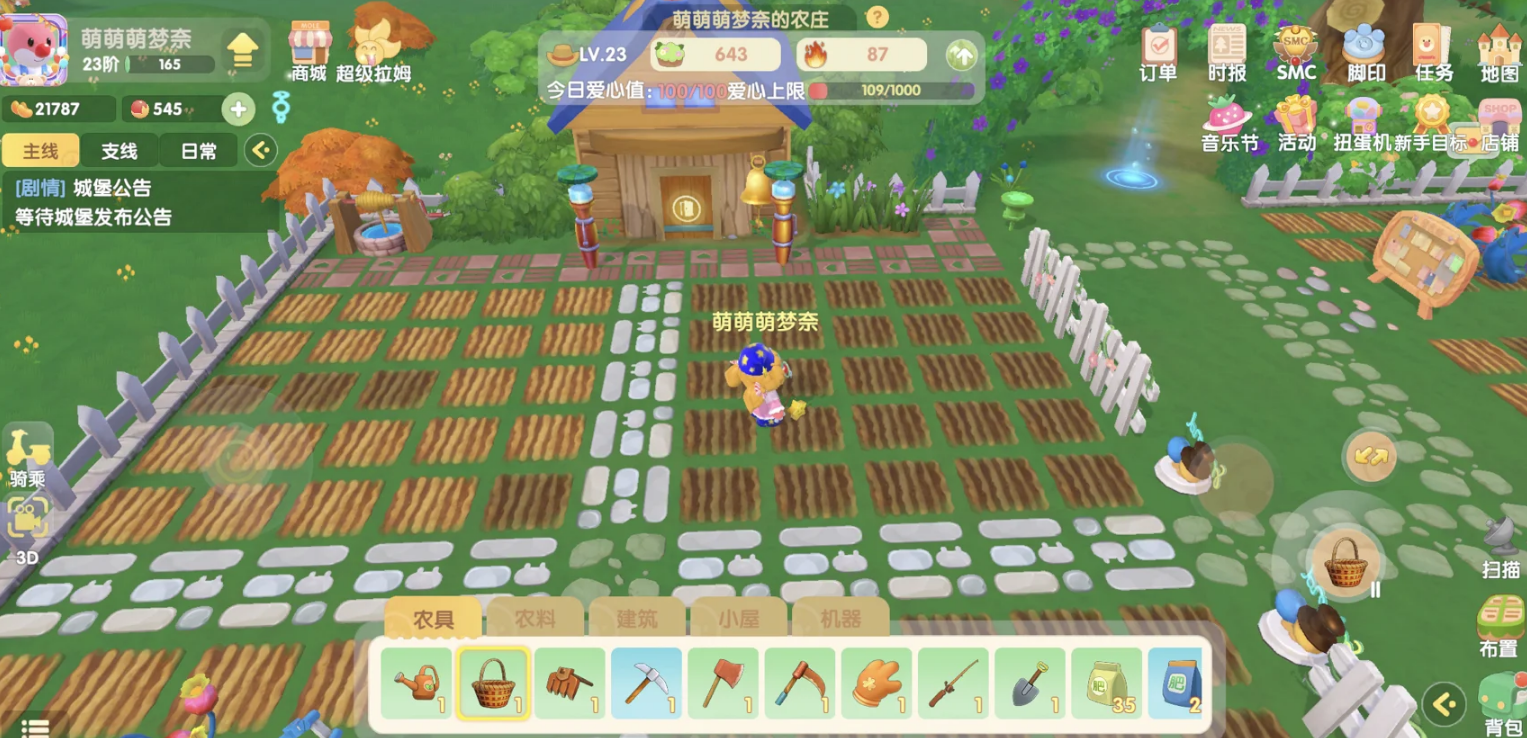Switch to the 日常 quest tab

pyautogui.click(x=199, y=151)
